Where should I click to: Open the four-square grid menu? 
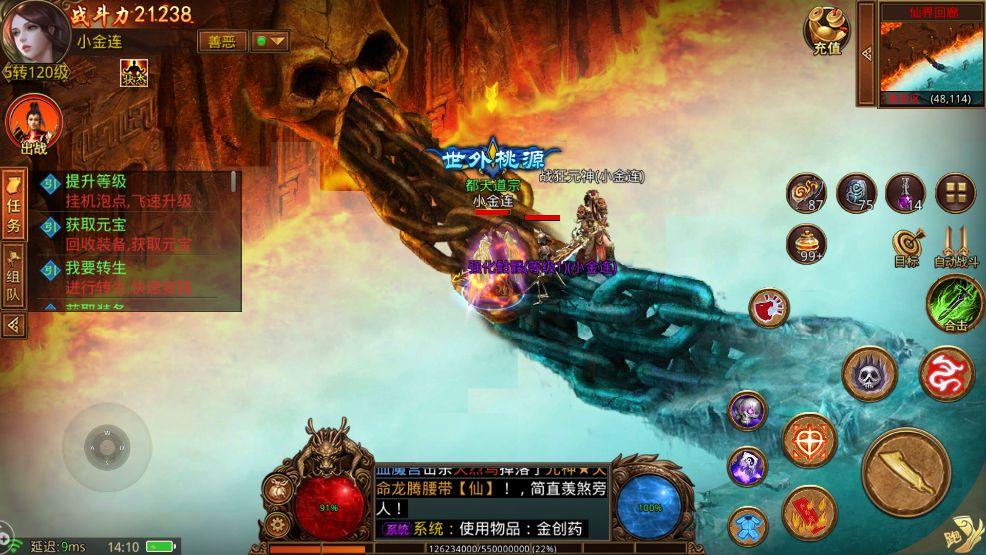tap(955, 193)
